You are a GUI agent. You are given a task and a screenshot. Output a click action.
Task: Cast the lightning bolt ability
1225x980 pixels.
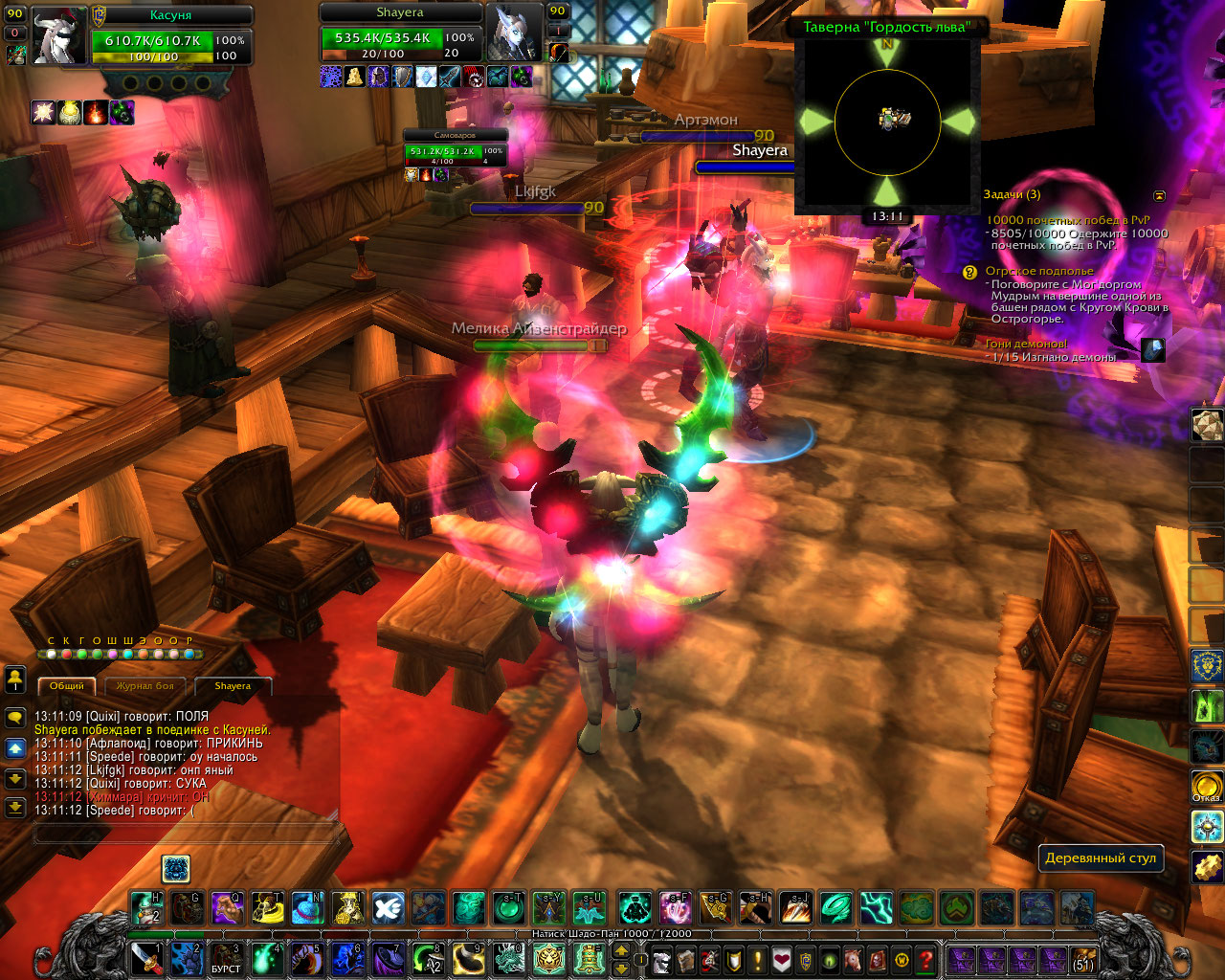click(x=877, y=907)
